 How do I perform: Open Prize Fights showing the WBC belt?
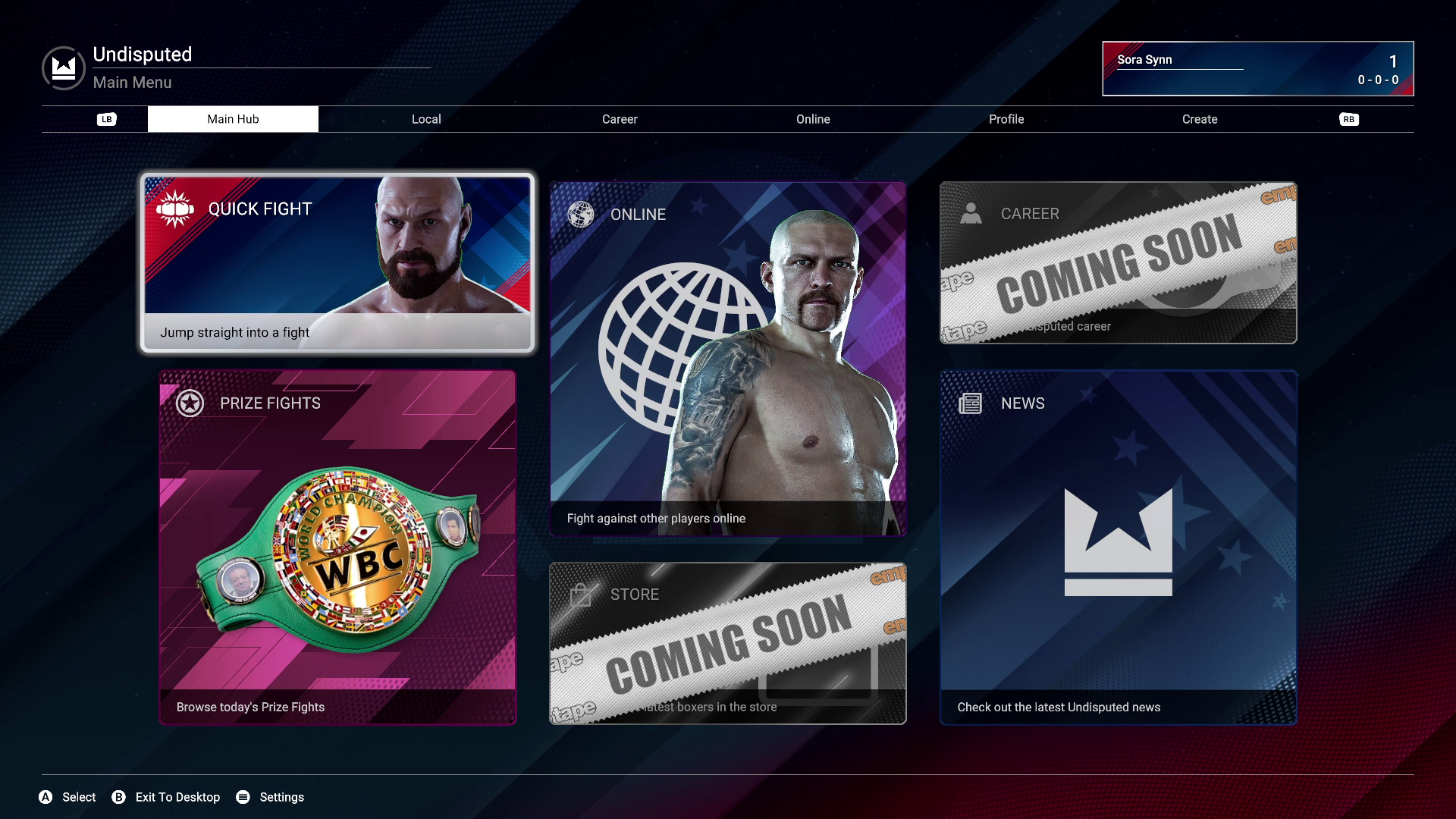[x=337, y=546]
